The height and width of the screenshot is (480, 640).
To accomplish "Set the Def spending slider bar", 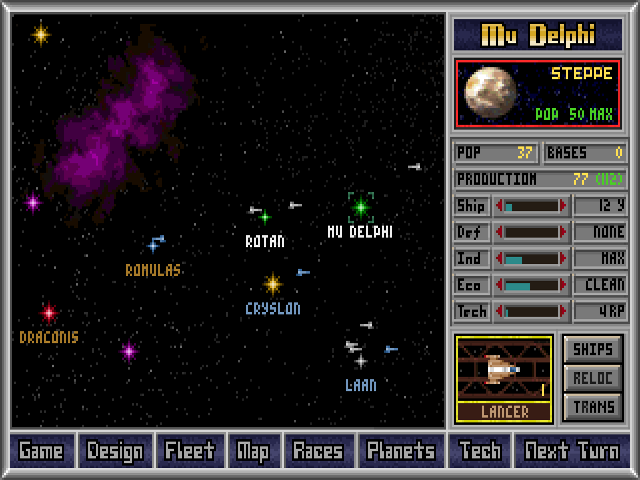I will (x=531, y=232).
